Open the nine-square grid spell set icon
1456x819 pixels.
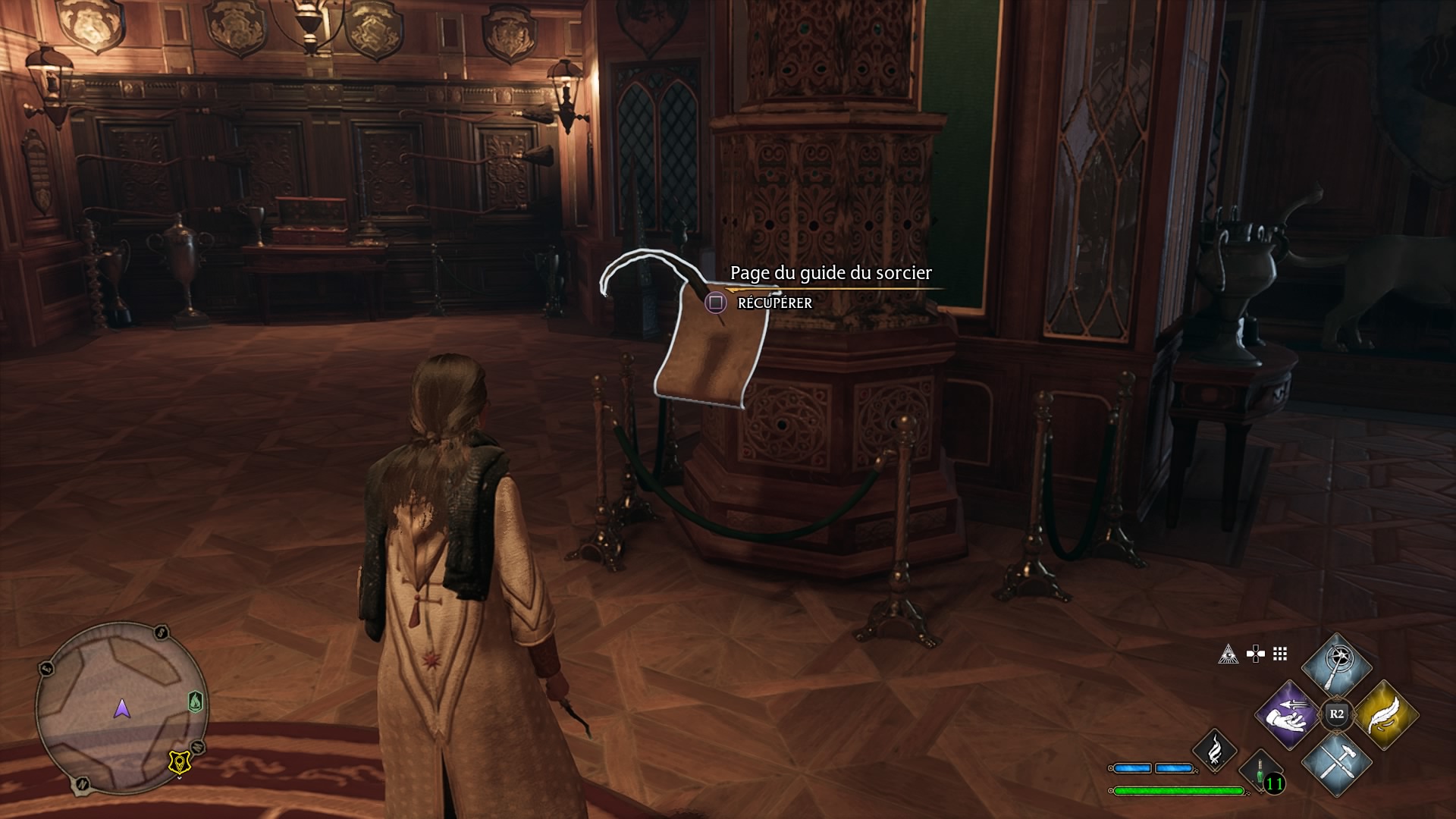coord(1280,654)
